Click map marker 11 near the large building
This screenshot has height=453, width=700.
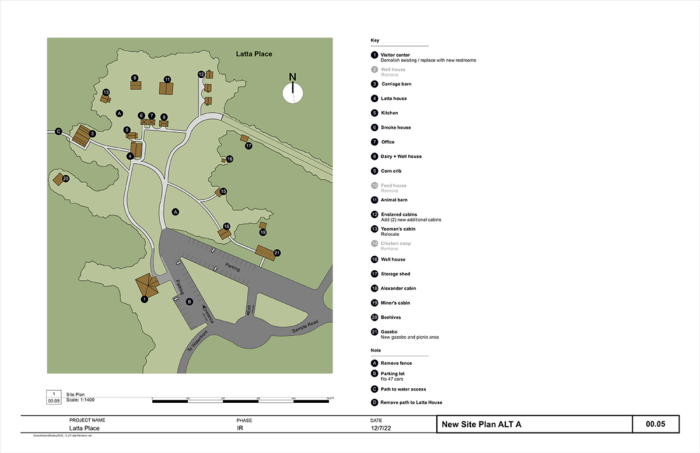pos(167,79)
